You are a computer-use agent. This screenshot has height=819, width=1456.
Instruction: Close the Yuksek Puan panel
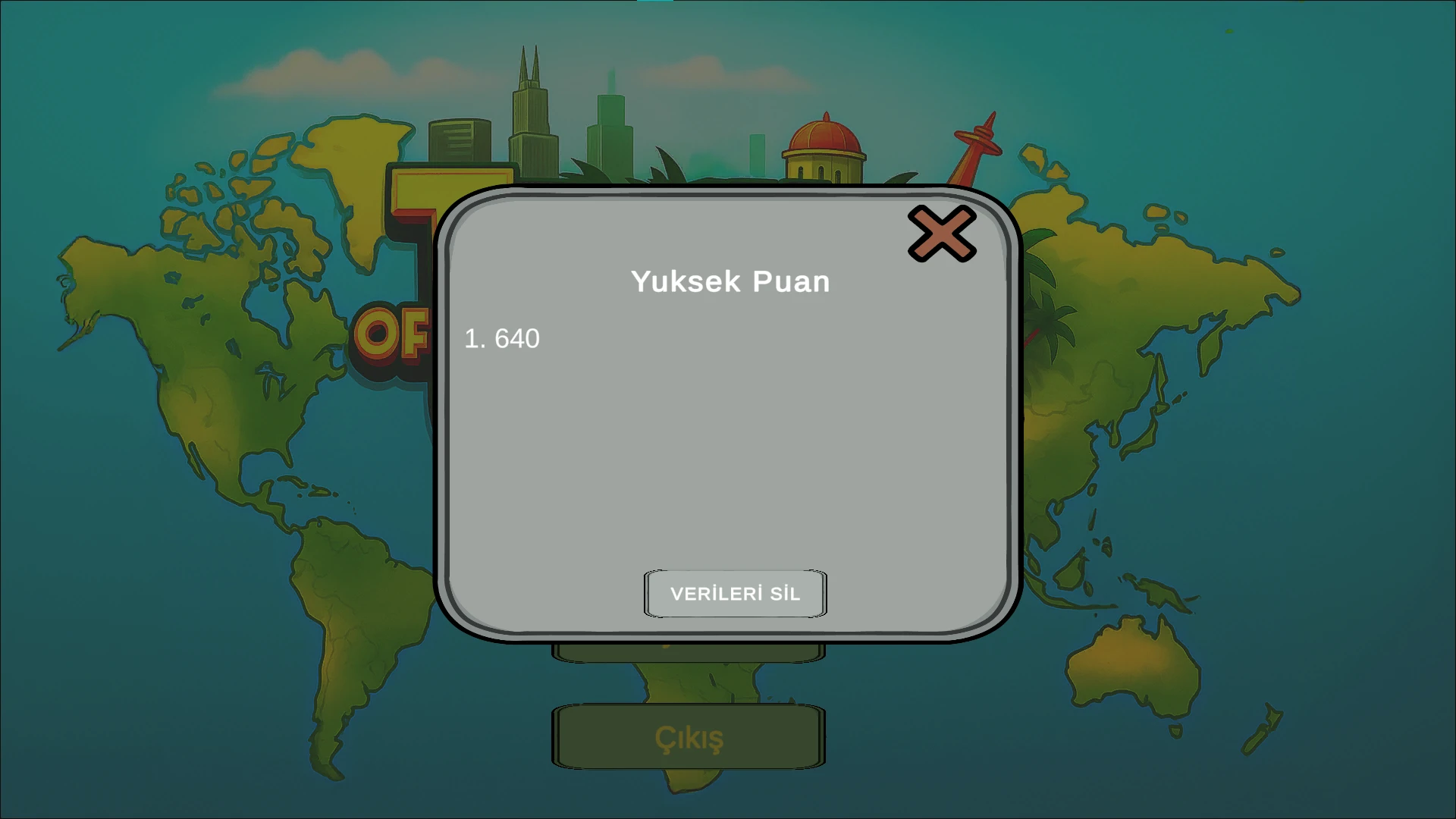[942, 234]
